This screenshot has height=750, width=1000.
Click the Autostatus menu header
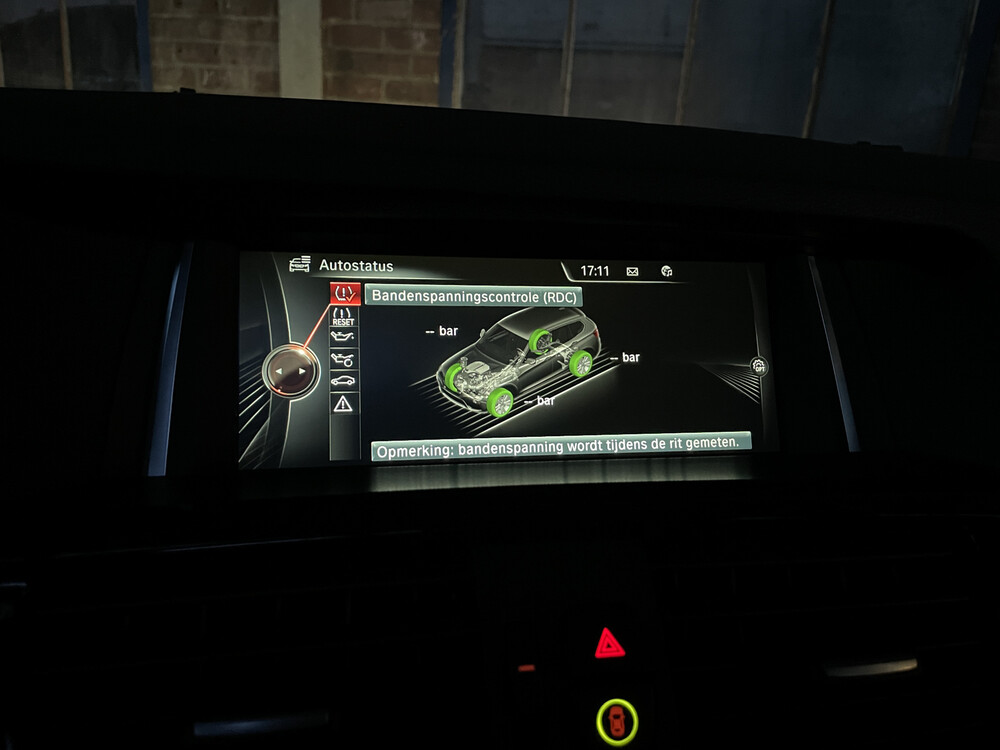[355, 266]
